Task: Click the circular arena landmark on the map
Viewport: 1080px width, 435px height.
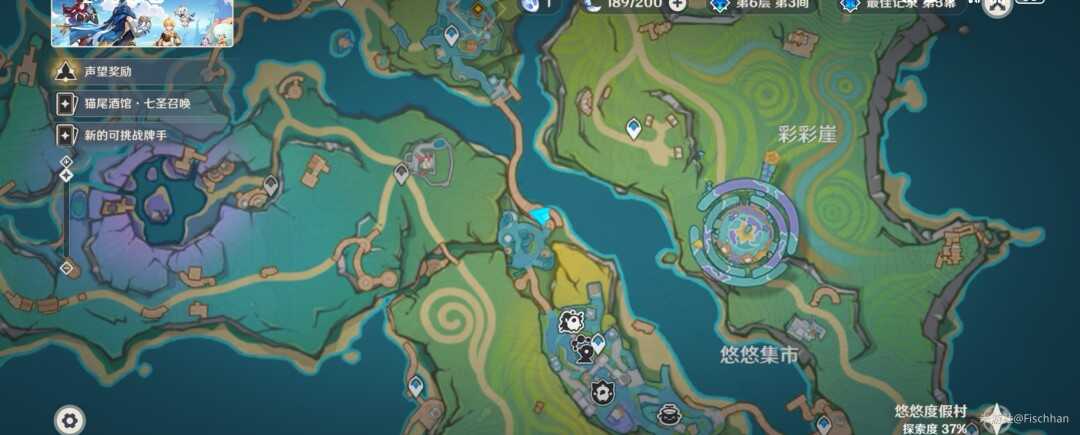Action: [748, 227]
